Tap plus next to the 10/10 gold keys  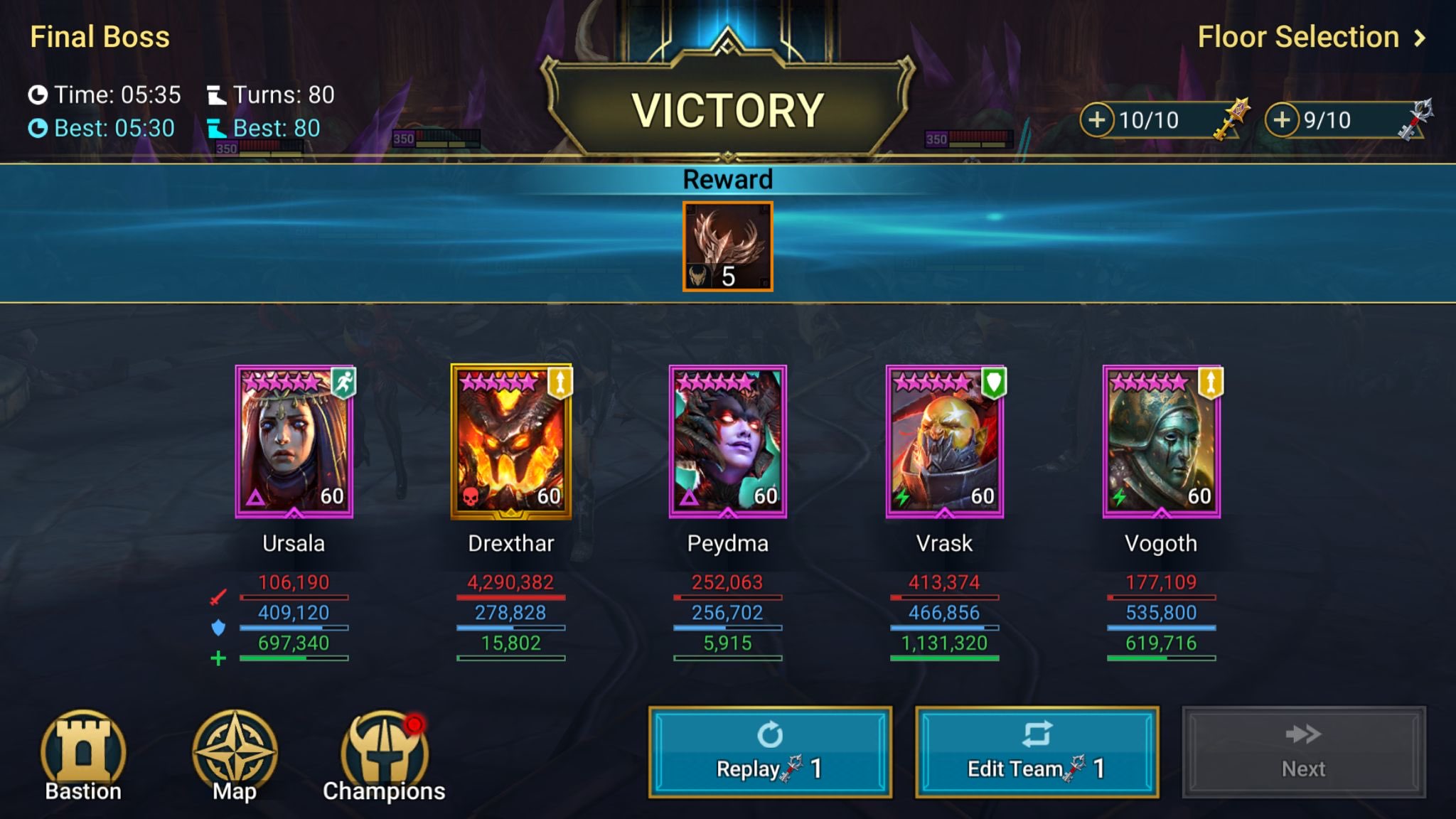pyautogui.click(x=1097, y=119)
